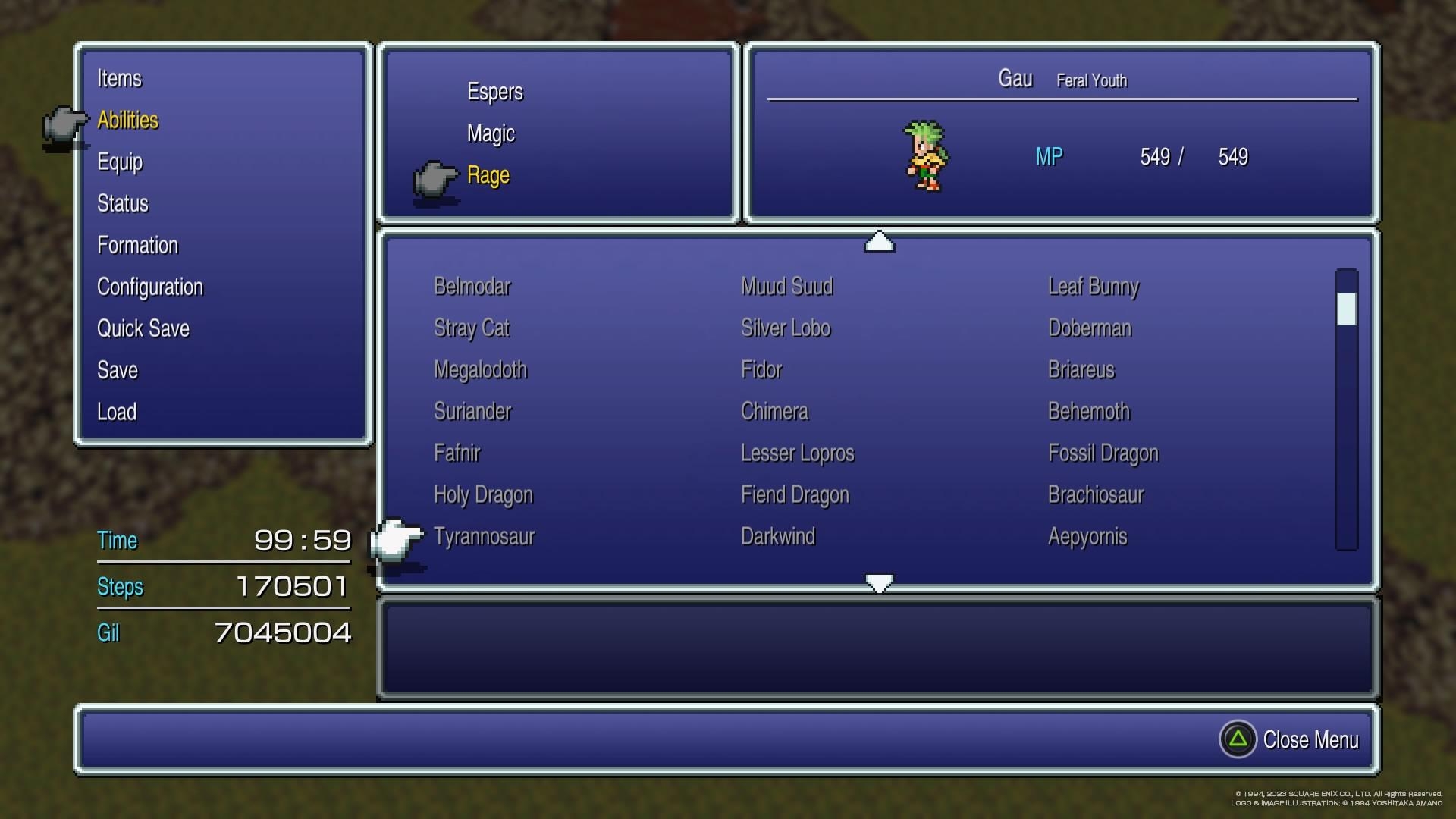Choose the Behemoth rage
Viewport: 1456px width, 819px height.
pyautogui.click(x=1089, y=411)
